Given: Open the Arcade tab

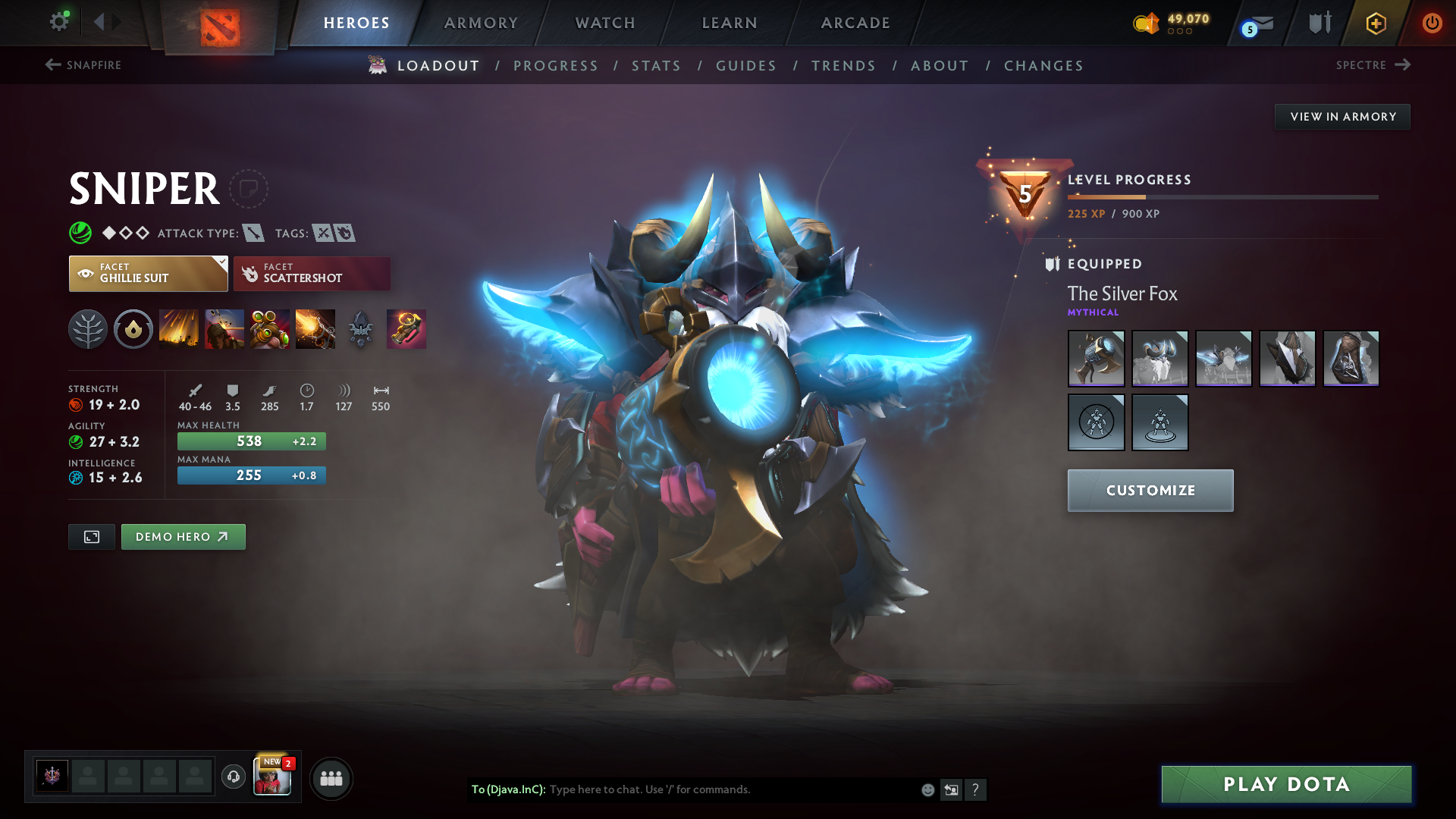Looking at the screenshot, I should (855, 23).
